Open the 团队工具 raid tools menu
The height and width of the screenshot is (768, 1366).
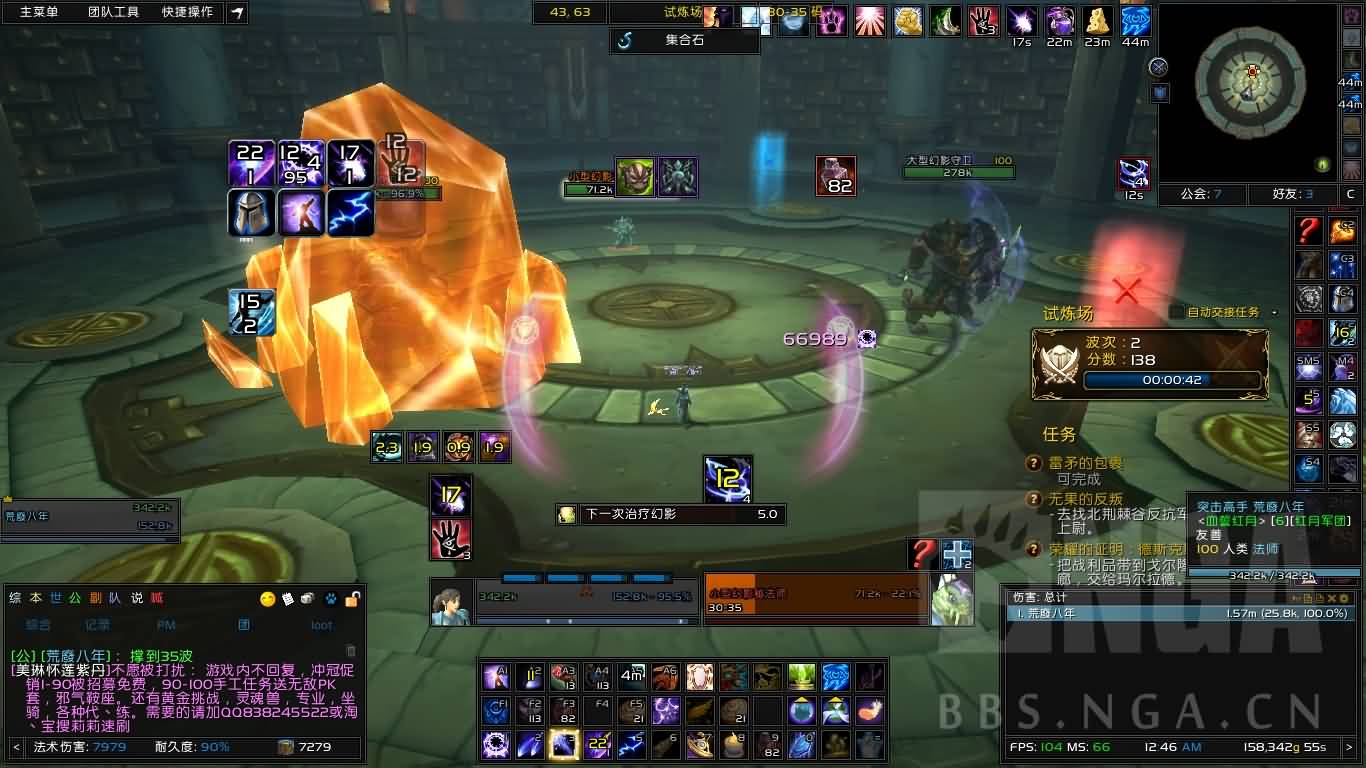coord(113,12)
